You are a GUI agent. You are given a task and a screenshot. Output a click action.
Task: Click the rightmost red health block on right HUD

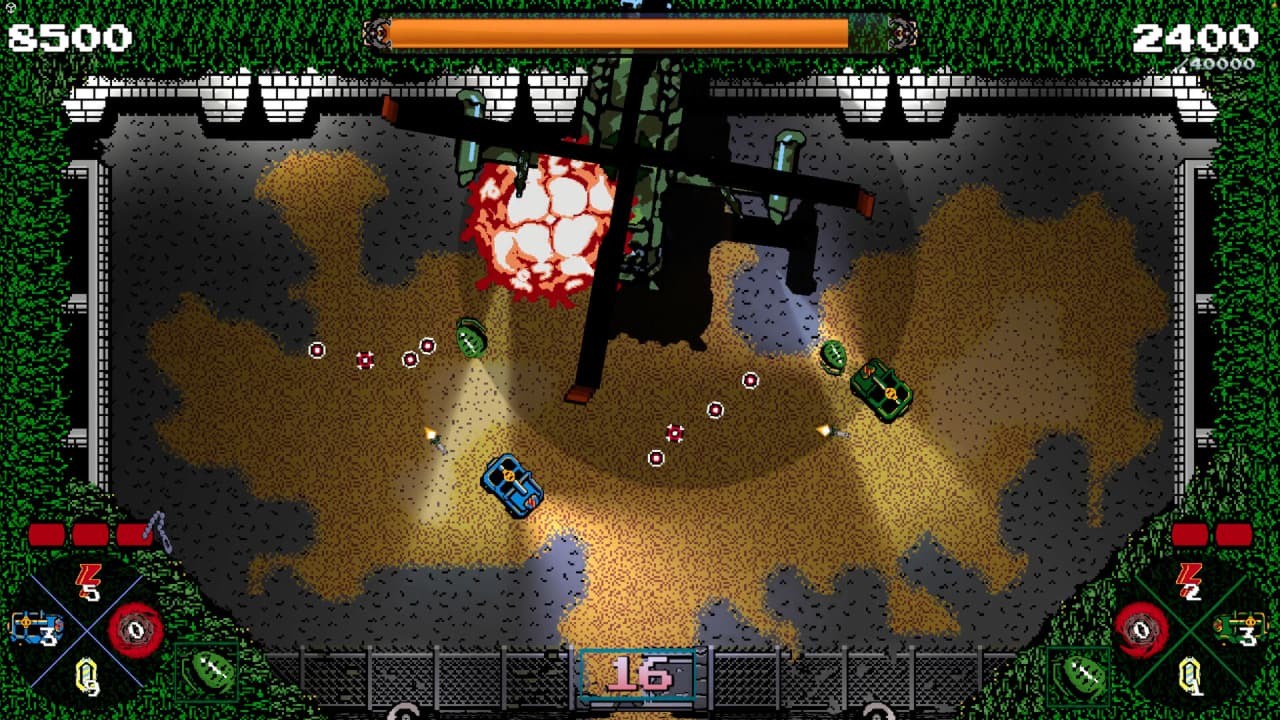[x=1233, y=535]
